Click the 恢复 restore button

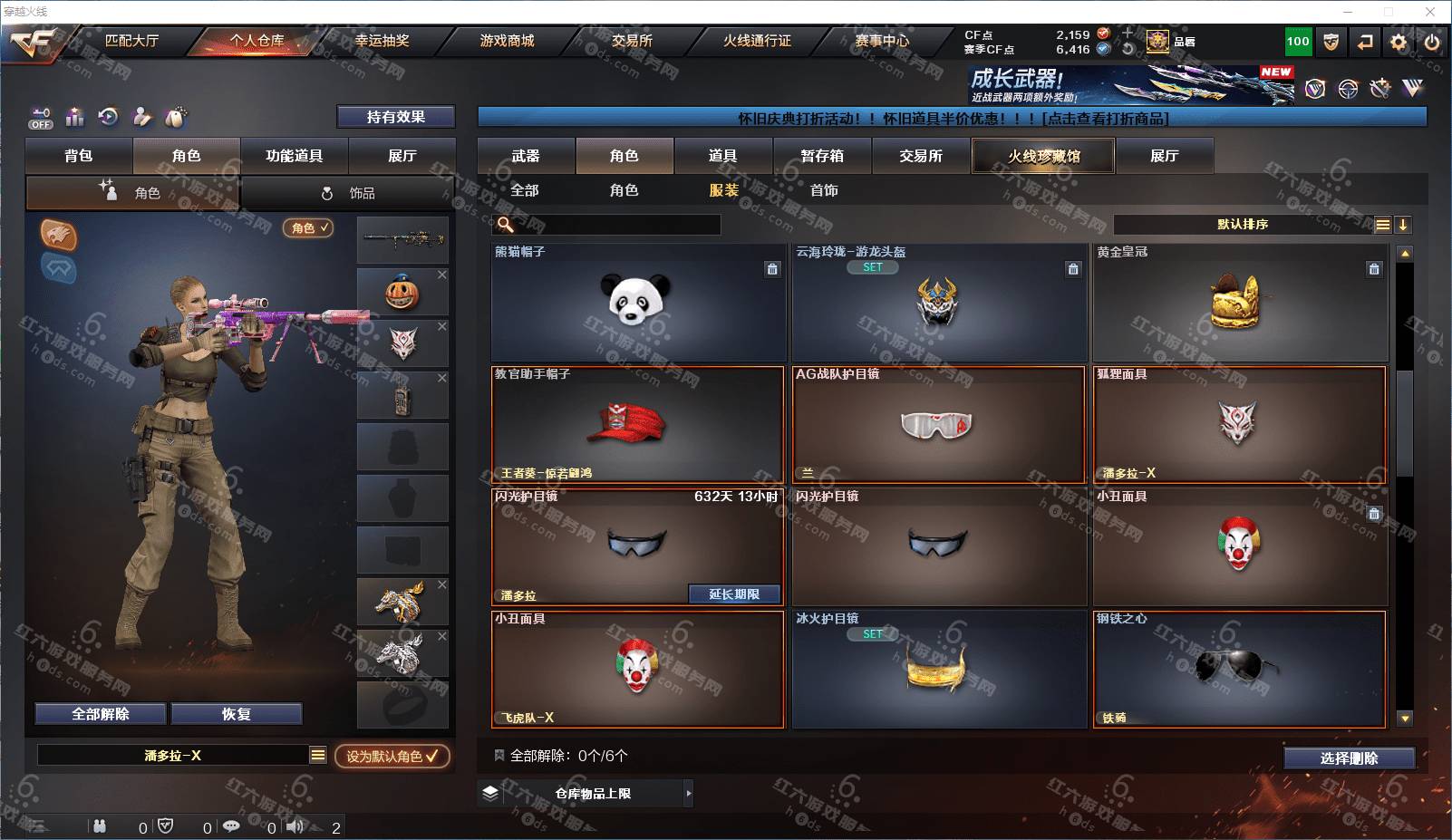pos(236,714)
